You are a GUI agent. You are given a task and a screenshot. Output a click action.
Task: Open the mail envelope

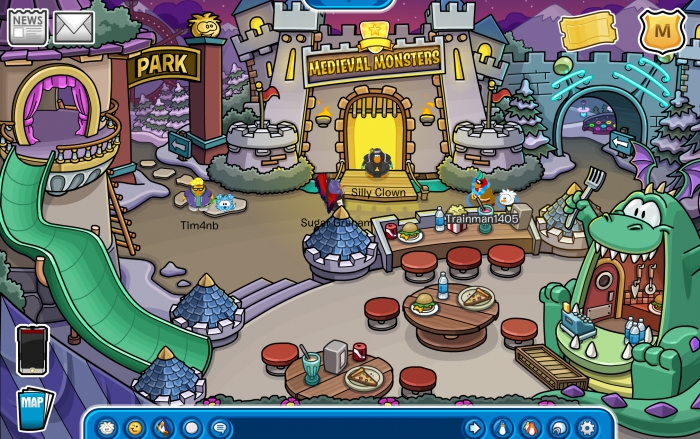click(x=74, y=27)
